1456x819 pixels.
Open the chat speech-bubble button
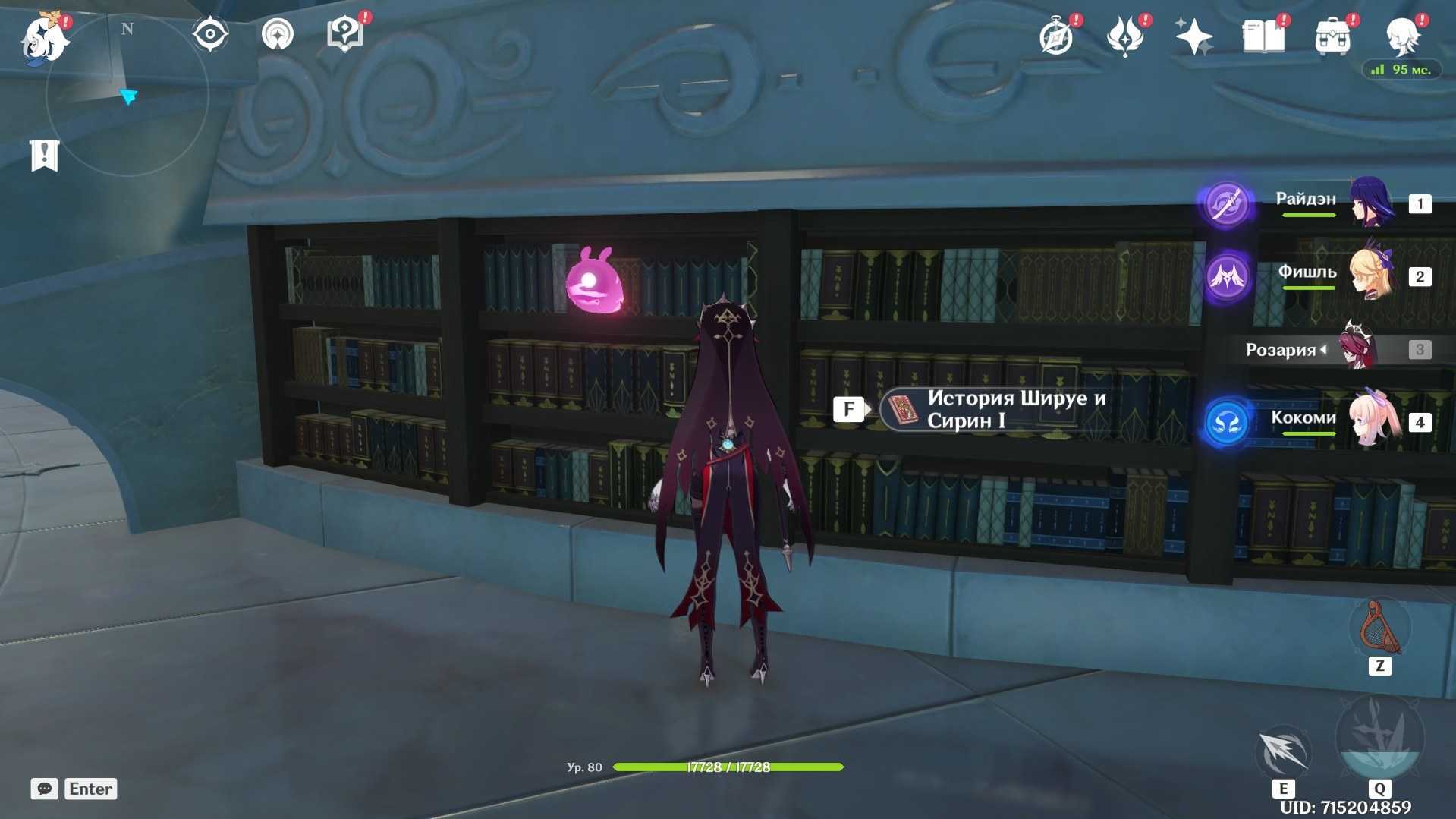pyautogui.click(x=44, y=789)
